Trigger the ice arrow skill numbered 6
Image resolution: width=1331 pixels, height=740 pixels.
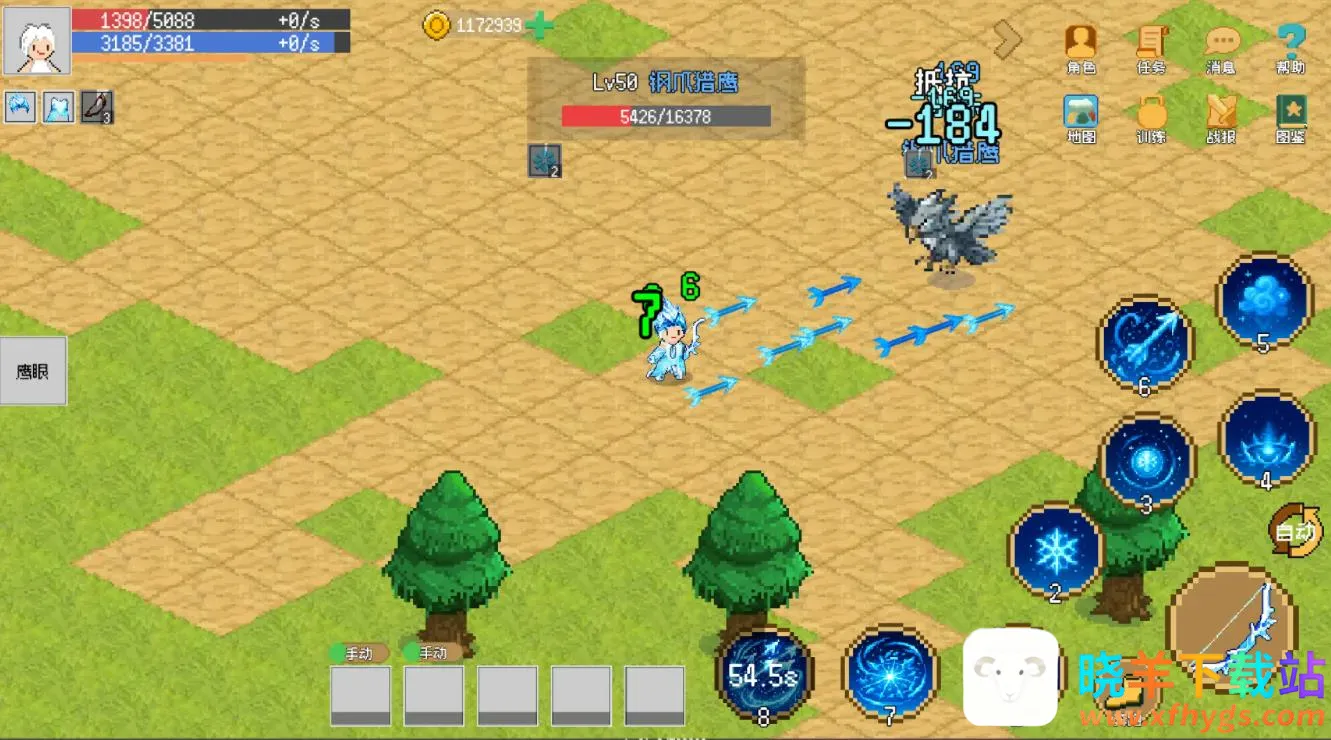click(1145, 344)
